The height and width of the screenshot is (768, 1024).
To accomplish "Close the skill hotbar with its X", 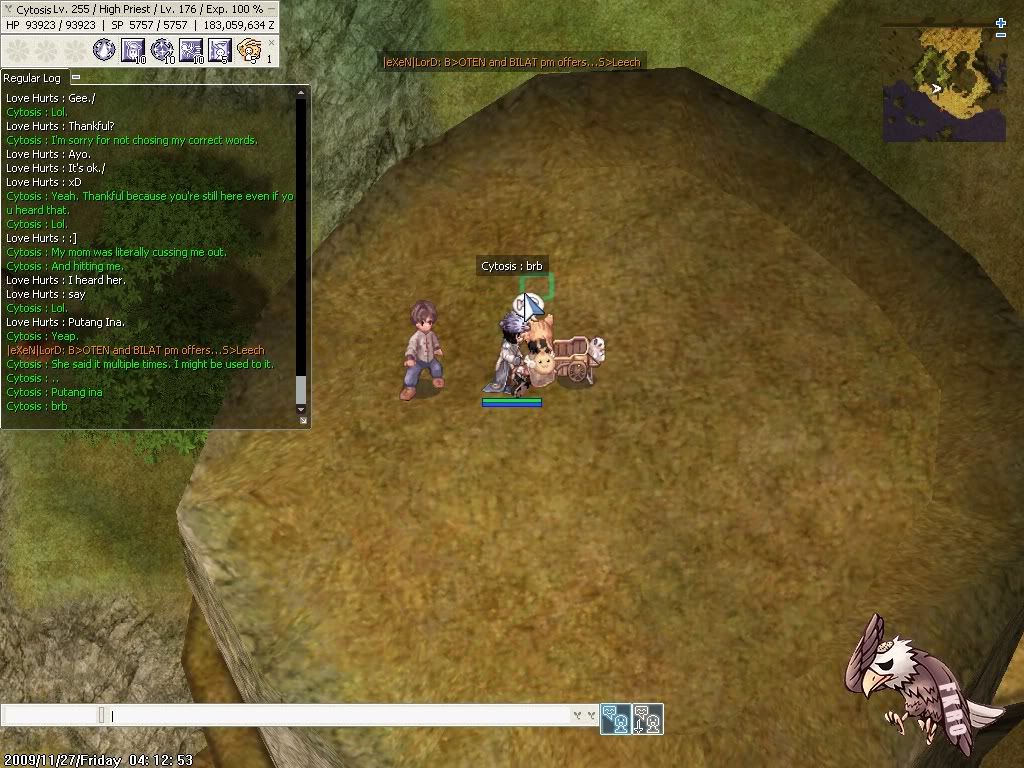I will tap(271, 41).
